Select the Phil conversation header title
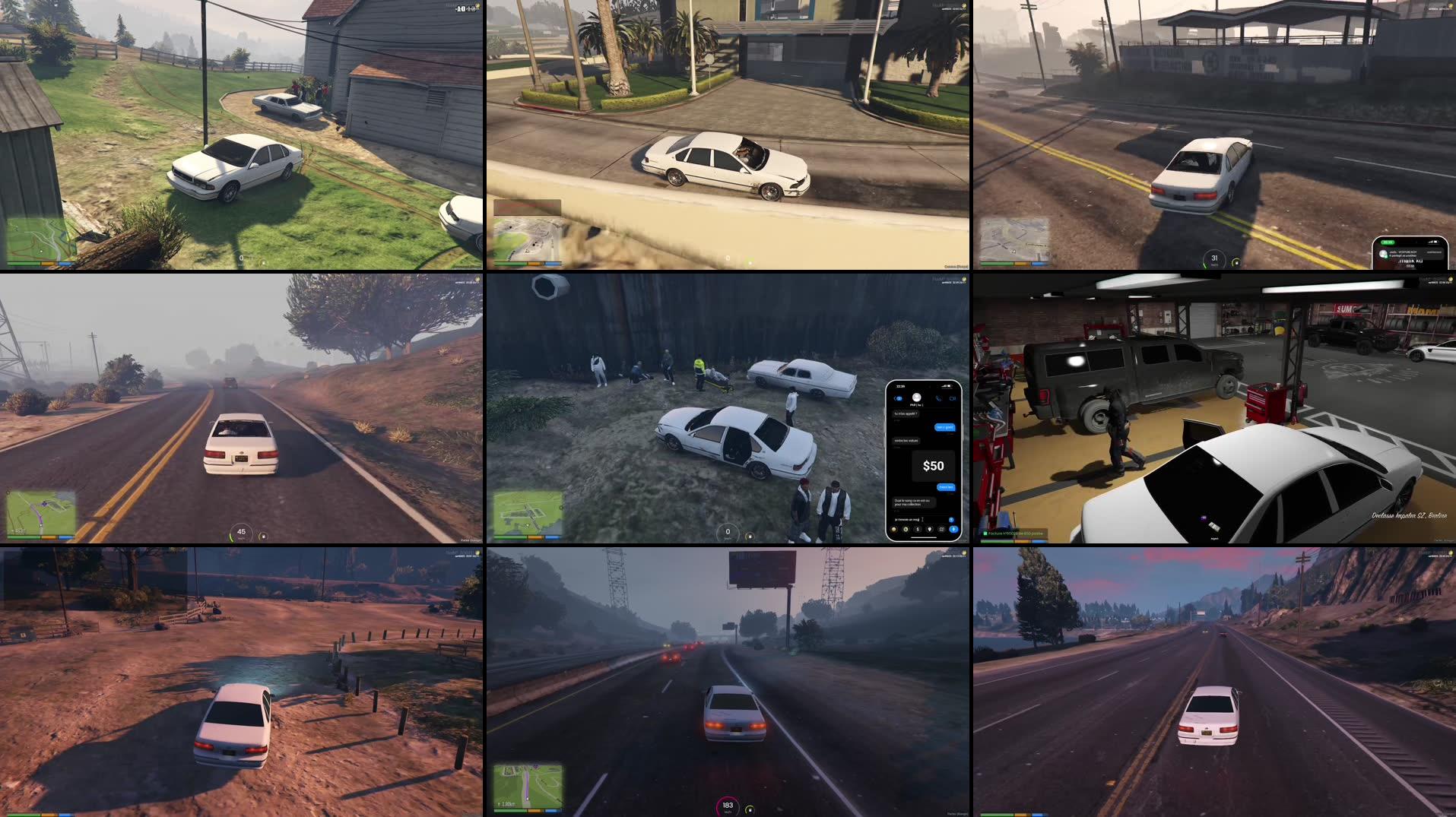The image size is (1456, 817). pyautogui.click(x=916, y=404)
